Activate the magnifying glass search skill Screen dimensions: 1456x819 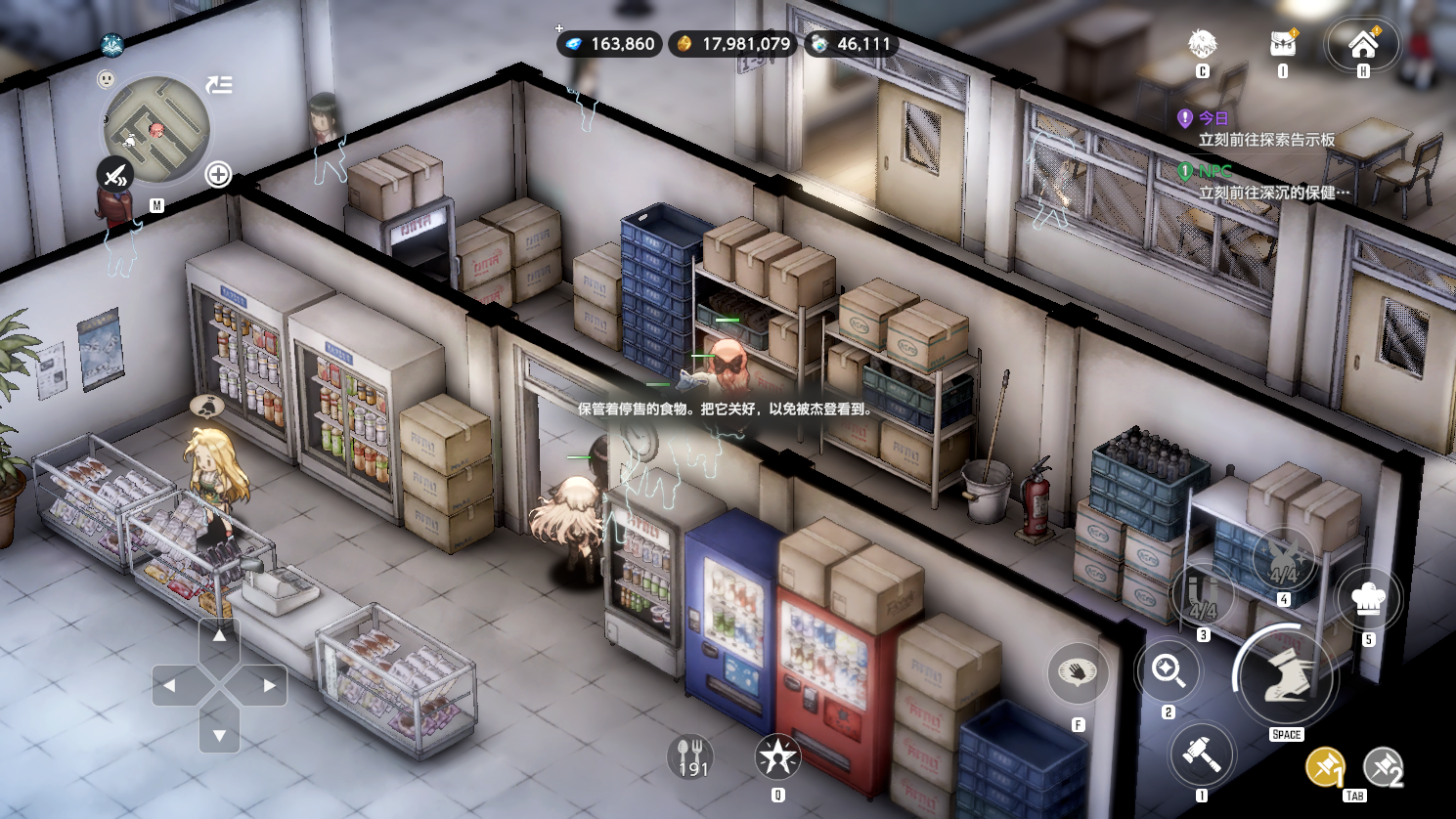click(x=1169, y=670)
